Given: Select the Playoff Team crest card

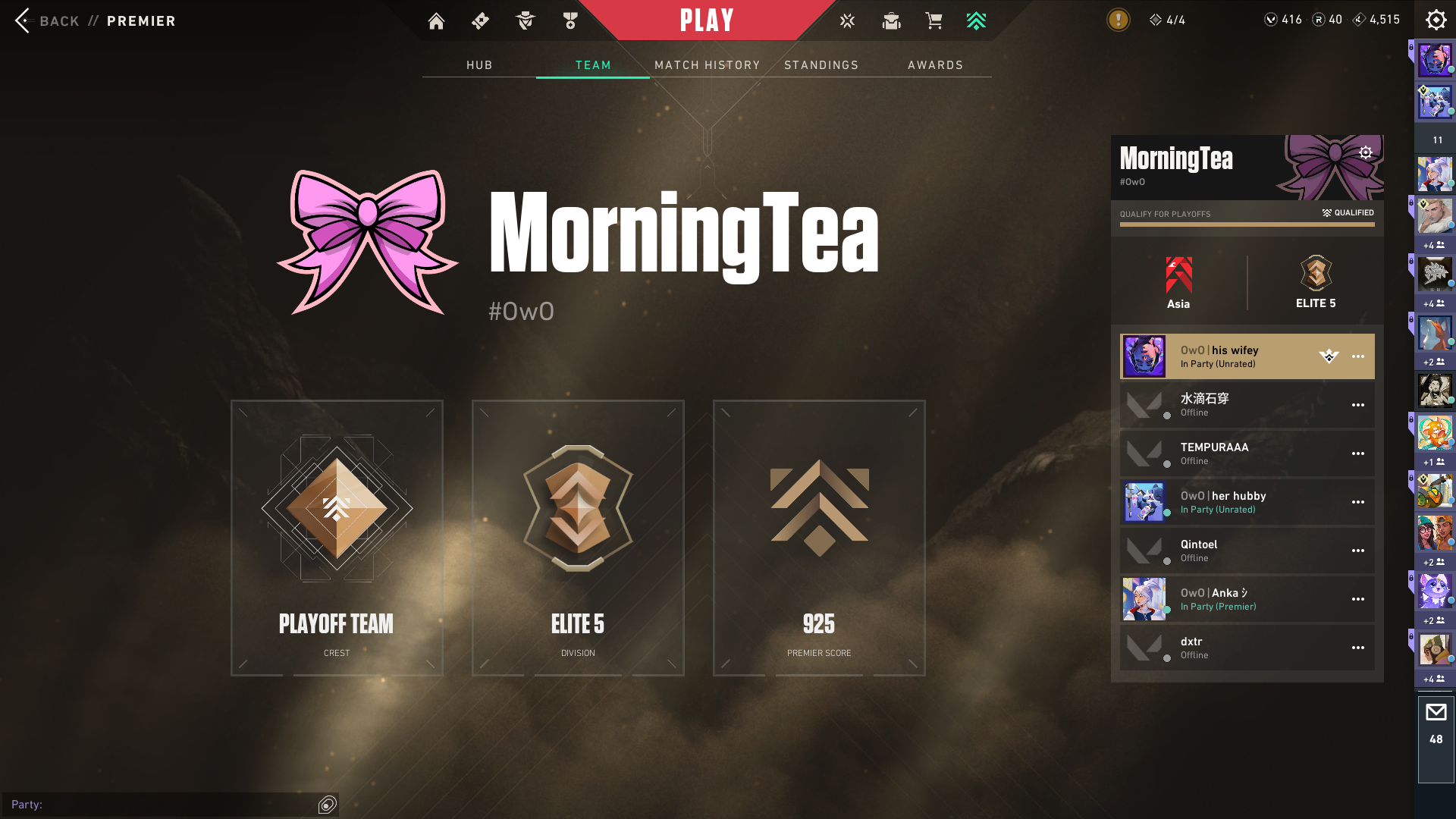Looking at the screenshot, I should (337, 538).
